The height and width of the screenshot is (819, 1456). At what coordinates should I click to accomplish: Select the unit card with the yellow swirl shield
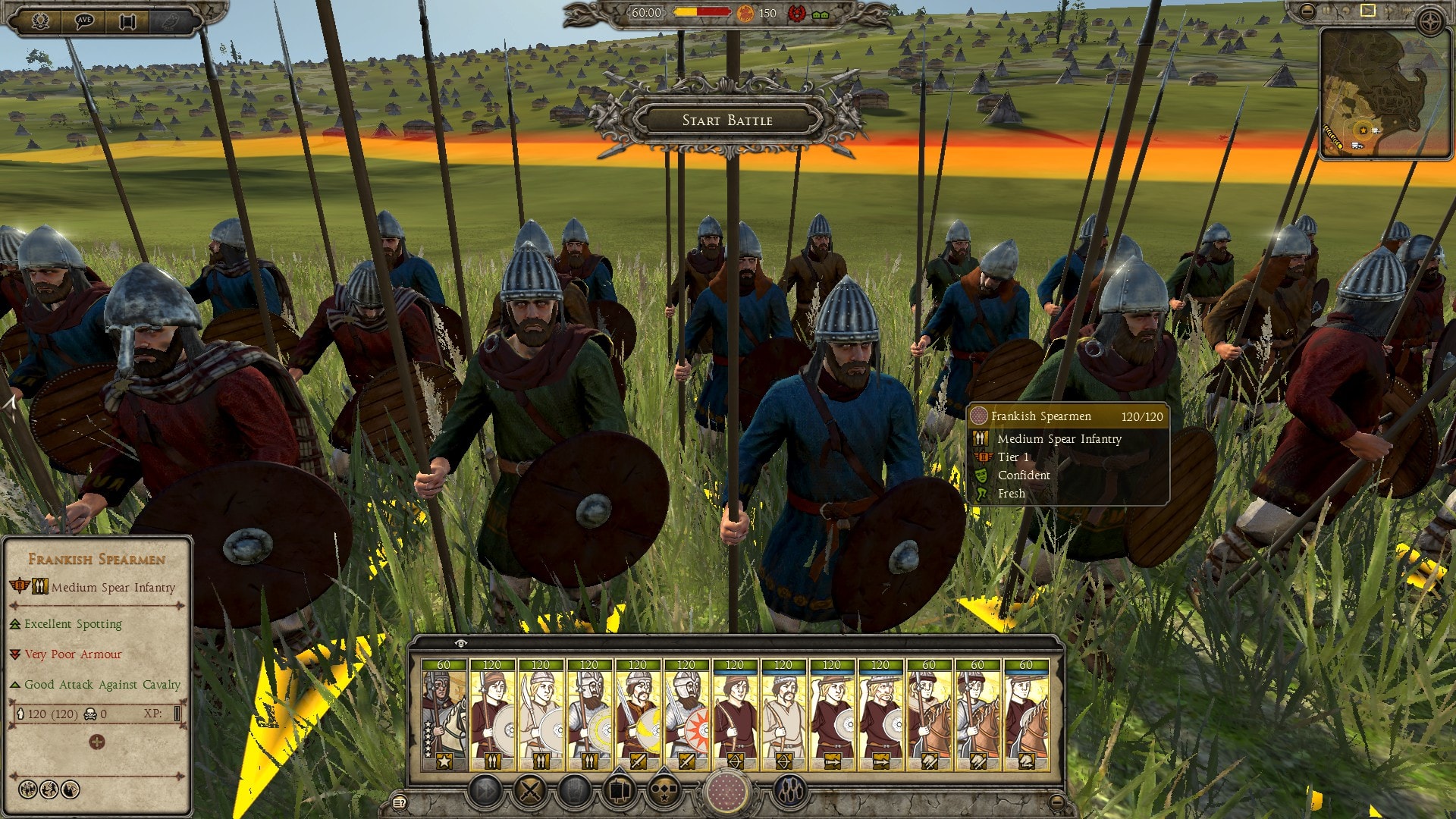[x=638, y=714]
